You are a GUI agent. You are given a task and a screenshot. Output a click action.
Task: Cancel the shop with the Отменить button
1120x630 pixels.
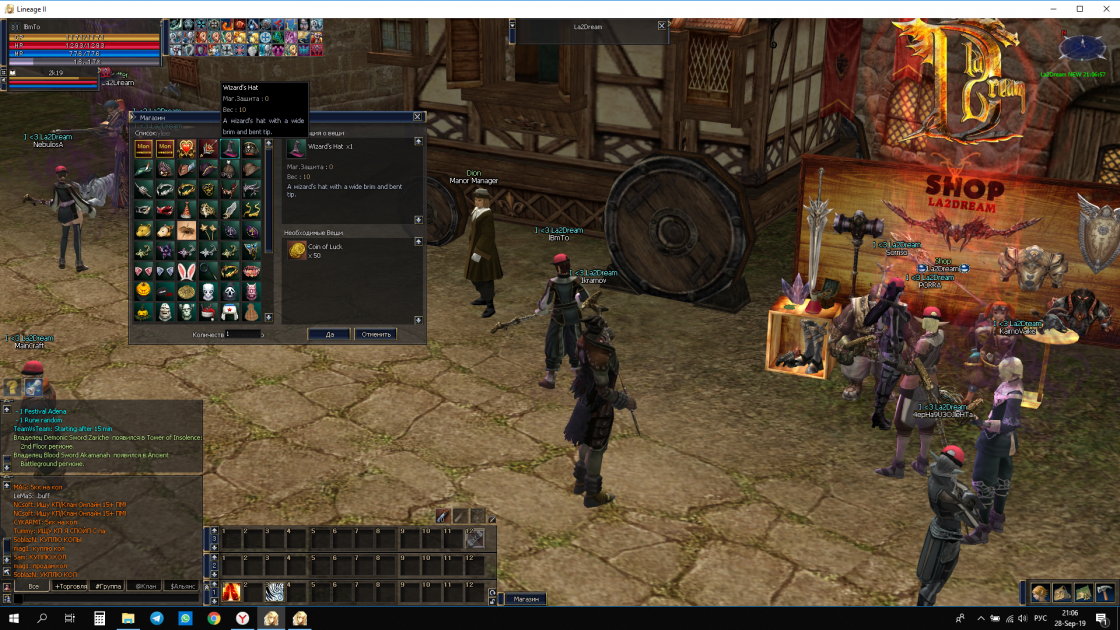tap(376, 334)
